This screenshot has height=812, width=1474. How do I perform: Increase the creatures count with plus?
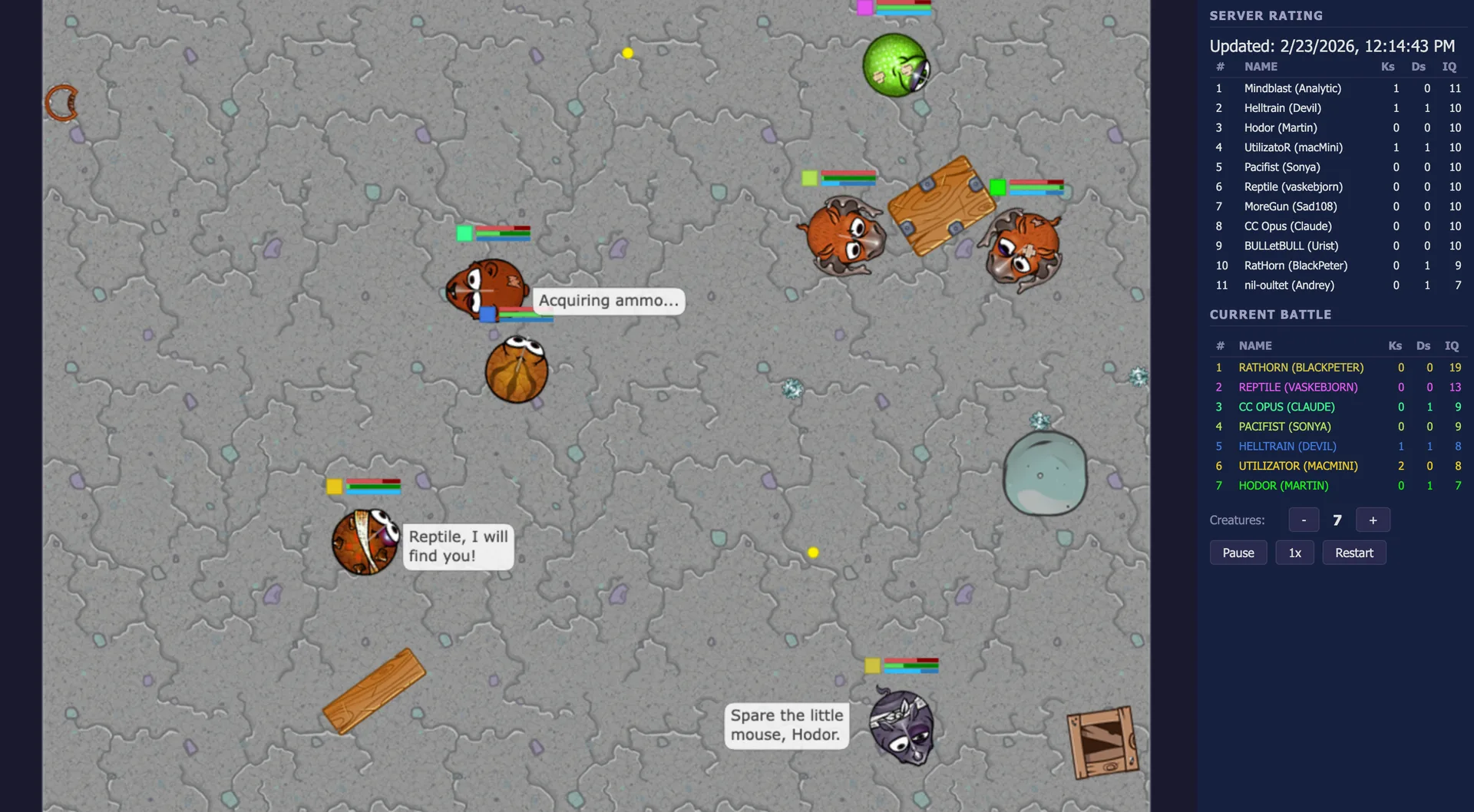[x=1373, y=520]
